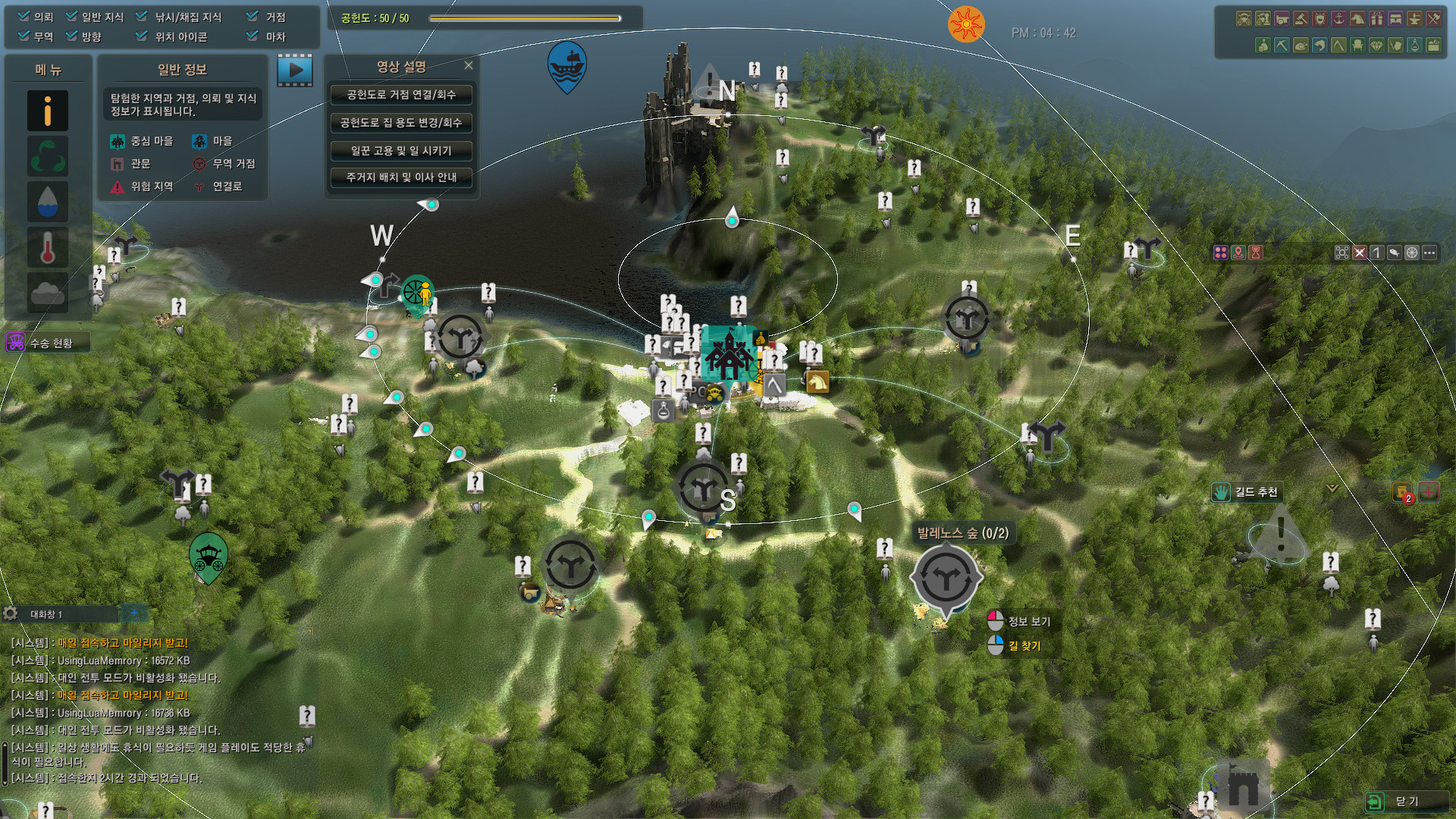1456x819 pixels.
Task: Close the 영상 설명 panel
Action: pos(469,66)
